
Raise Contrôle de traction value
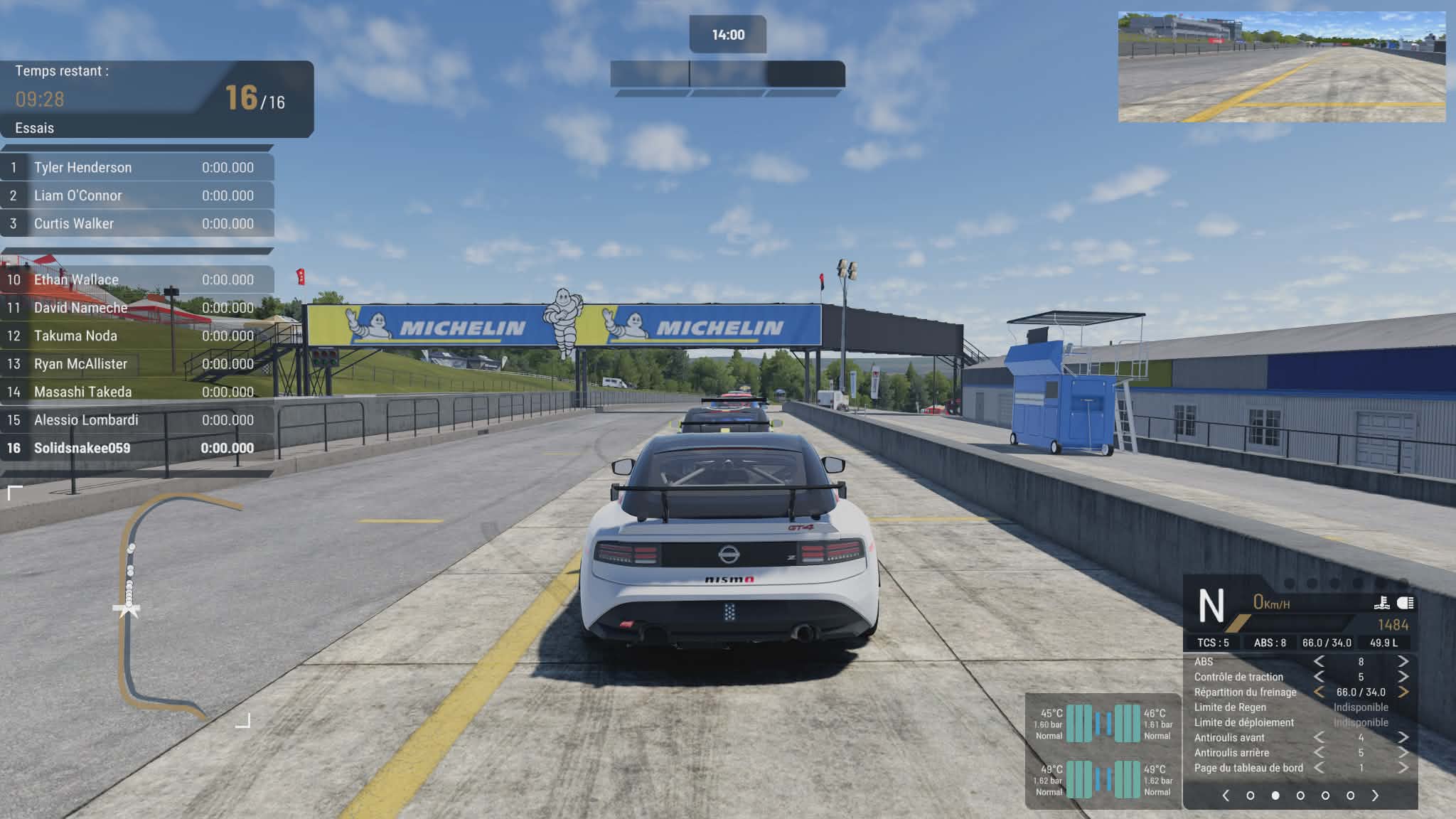point(1403,677)
